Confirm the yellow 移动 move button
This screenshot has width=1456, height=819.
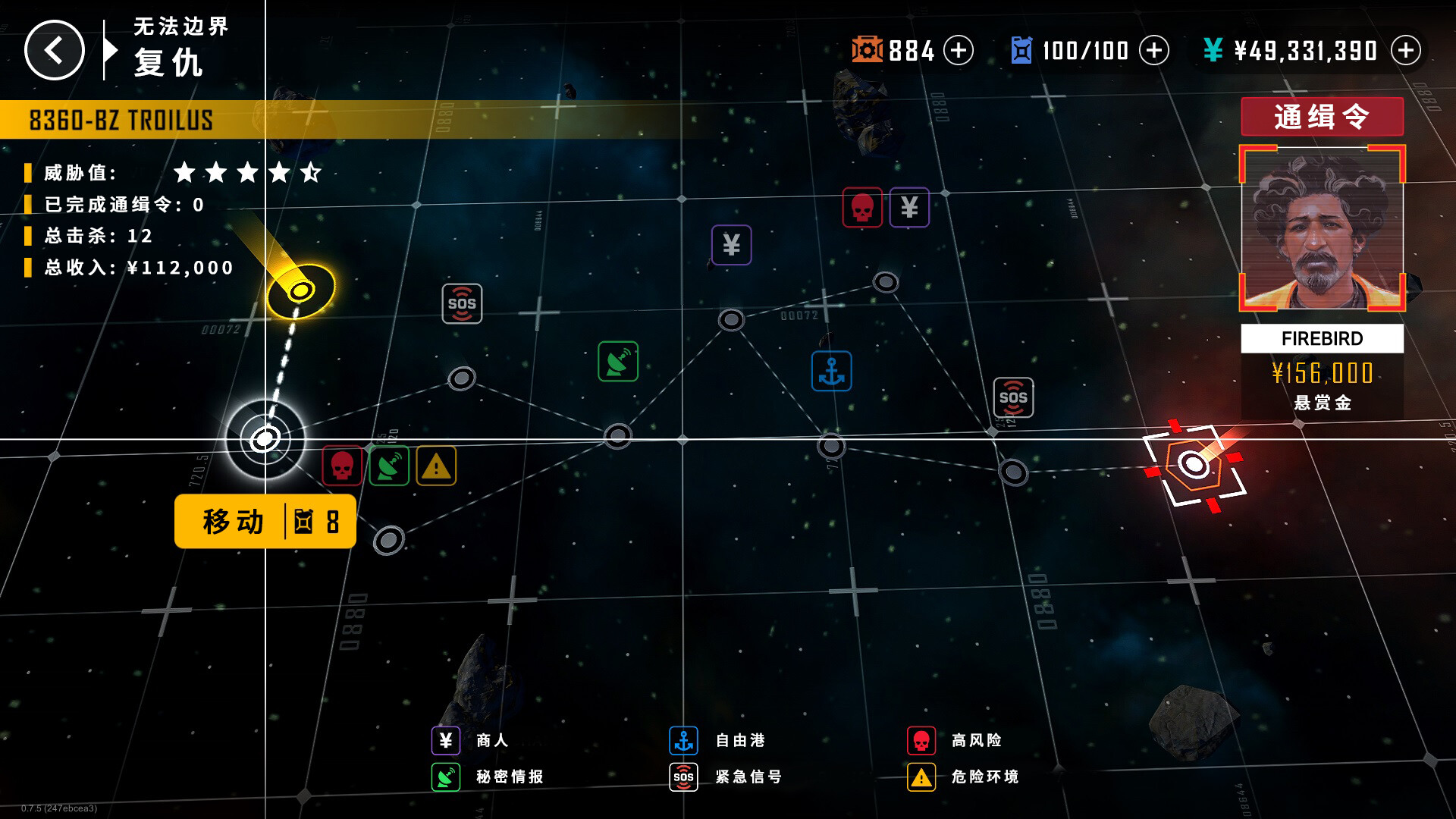(265, 522)
